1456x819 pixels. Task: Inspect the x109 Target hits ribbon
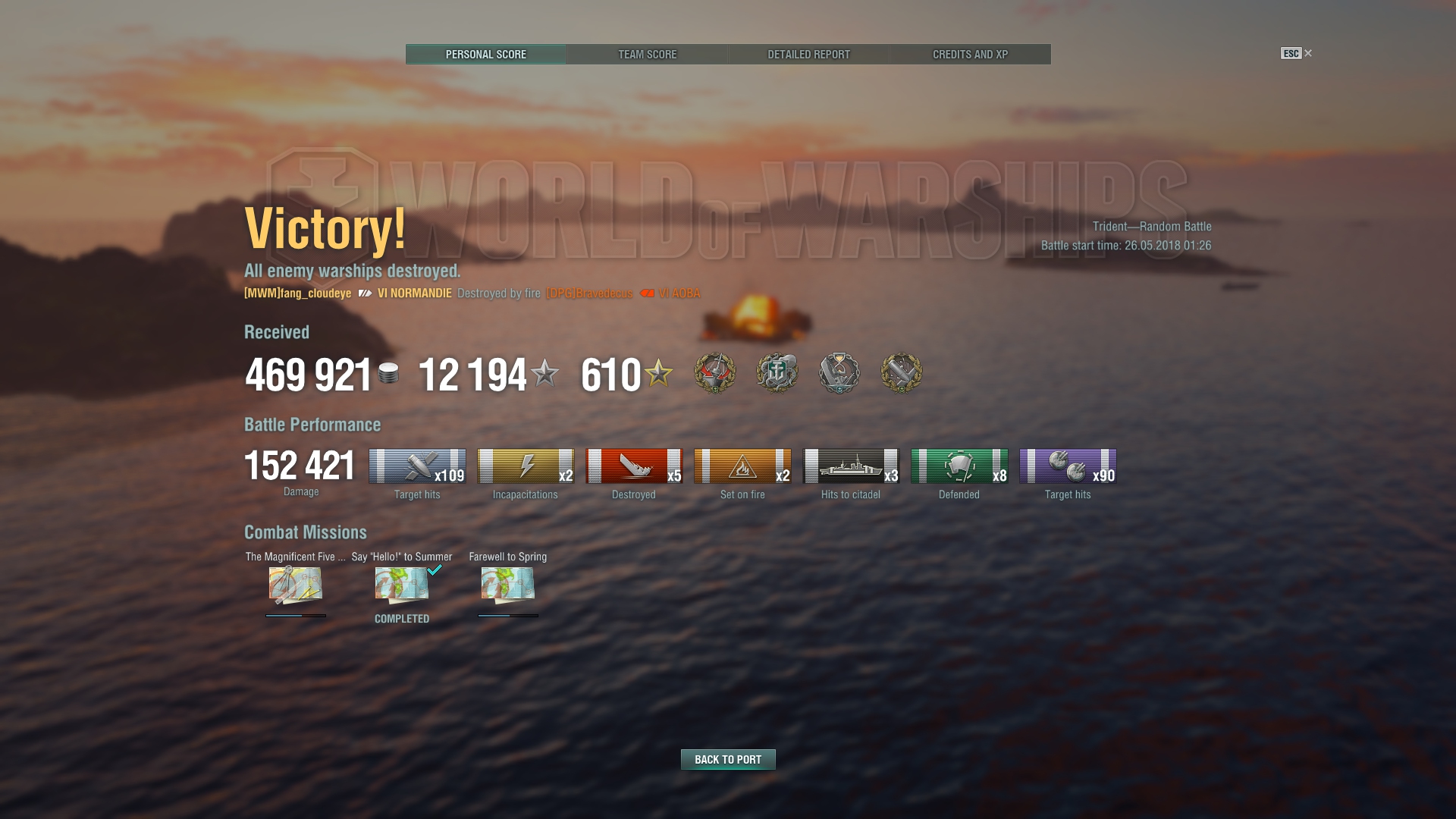click(x=417, y=466)
